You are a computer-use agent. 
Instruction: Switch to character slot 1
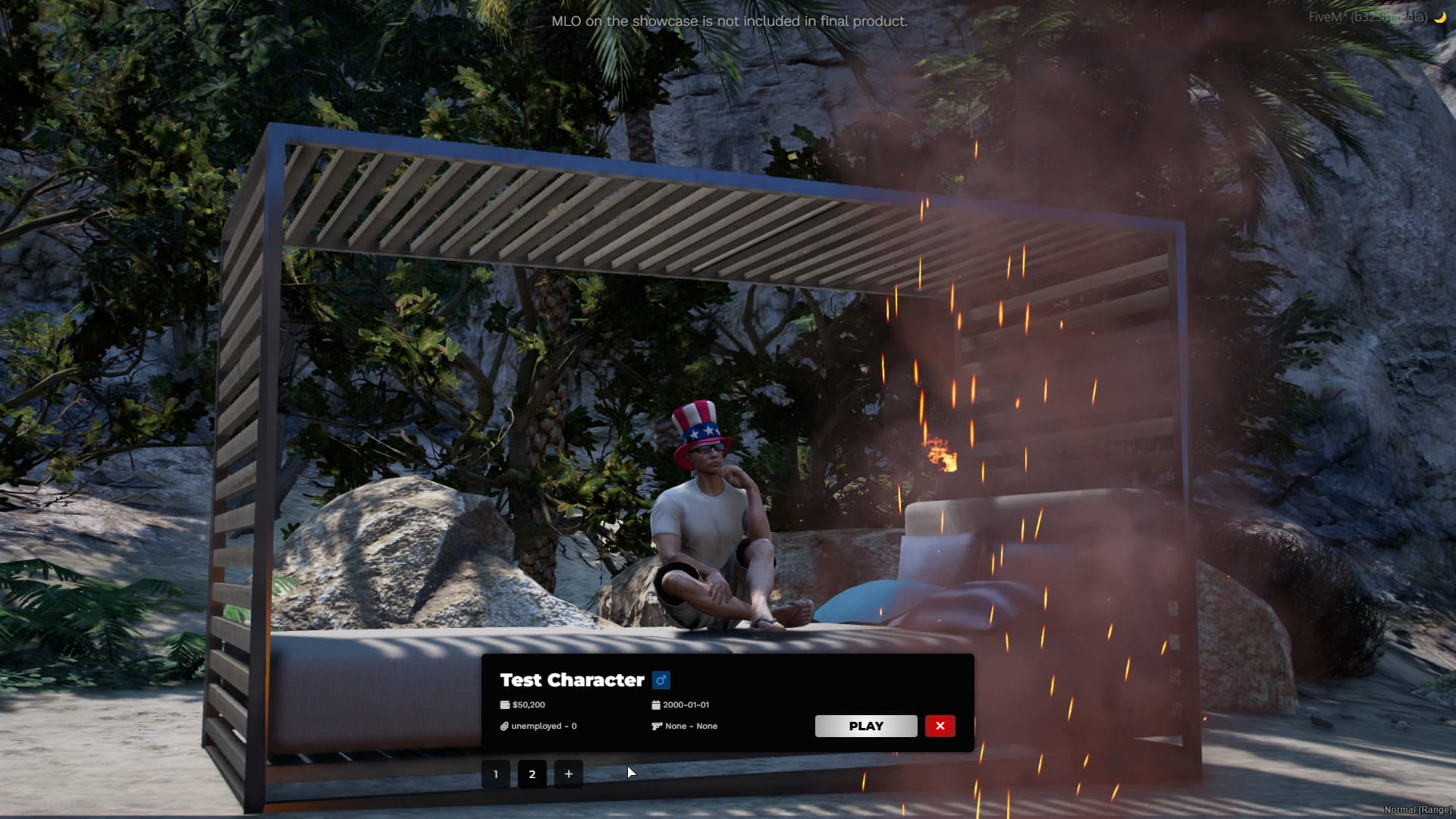(x=496, y=774)
